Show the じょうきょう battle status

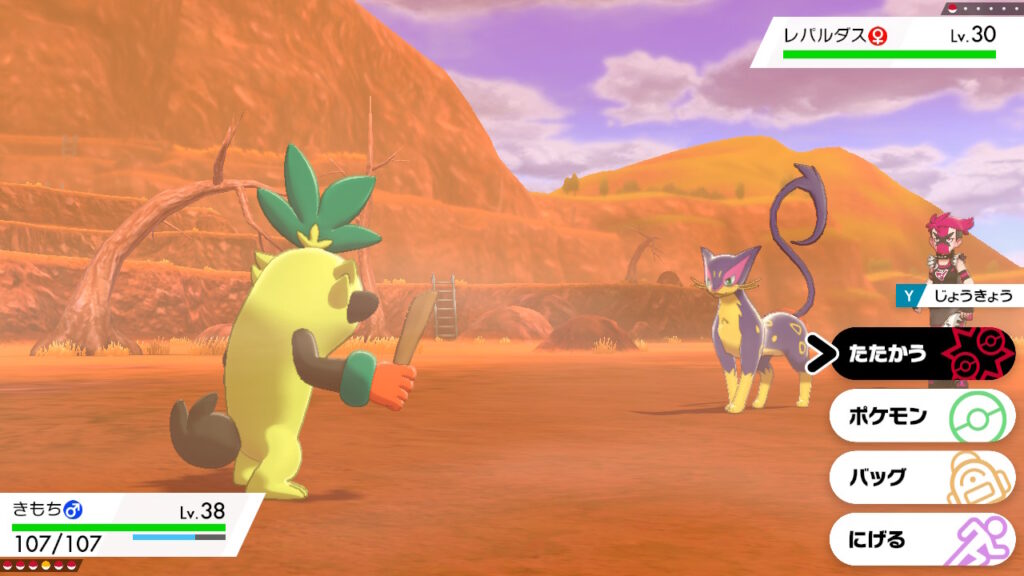958,295
